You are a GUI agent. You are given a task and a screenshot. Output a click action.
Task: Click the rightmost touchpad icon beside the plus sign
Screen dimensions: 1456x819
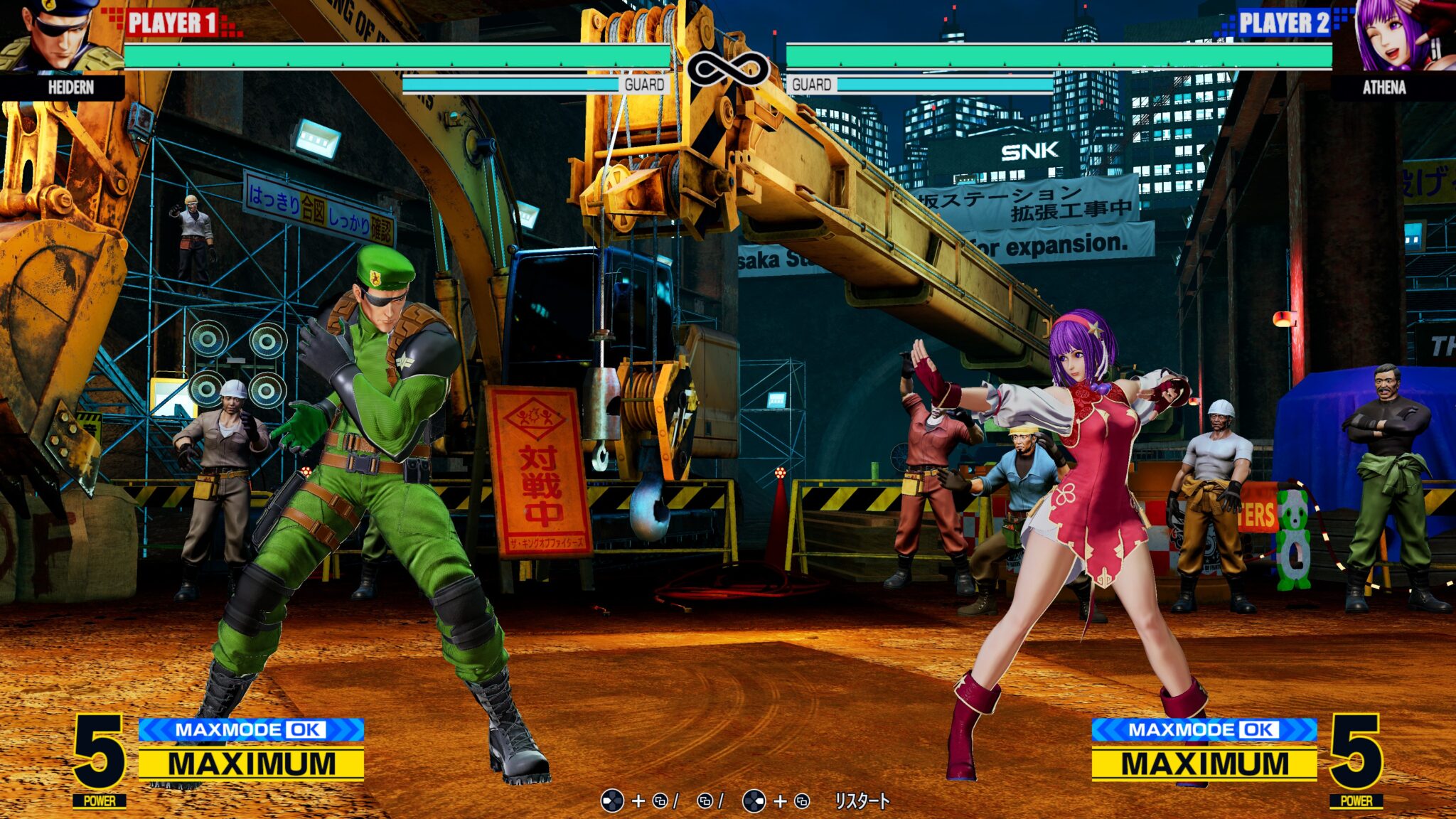pyautogui.click(x=803, y=800)
